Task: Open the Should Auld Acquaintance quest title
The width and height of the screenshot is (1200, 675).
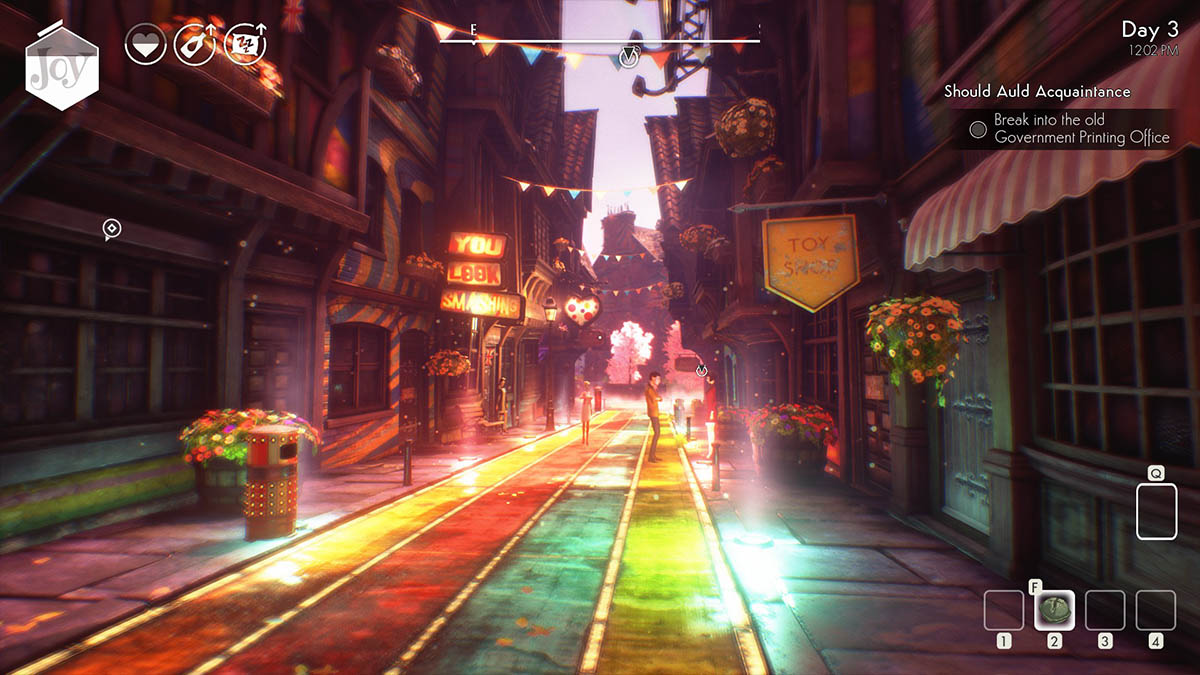Action: [1037, 92]
